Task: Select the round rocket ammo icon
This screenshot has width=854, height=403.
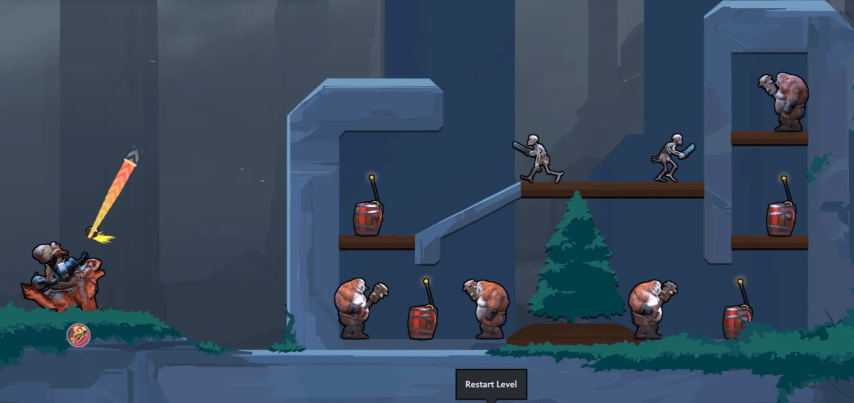Action: [x=79, y=335]
